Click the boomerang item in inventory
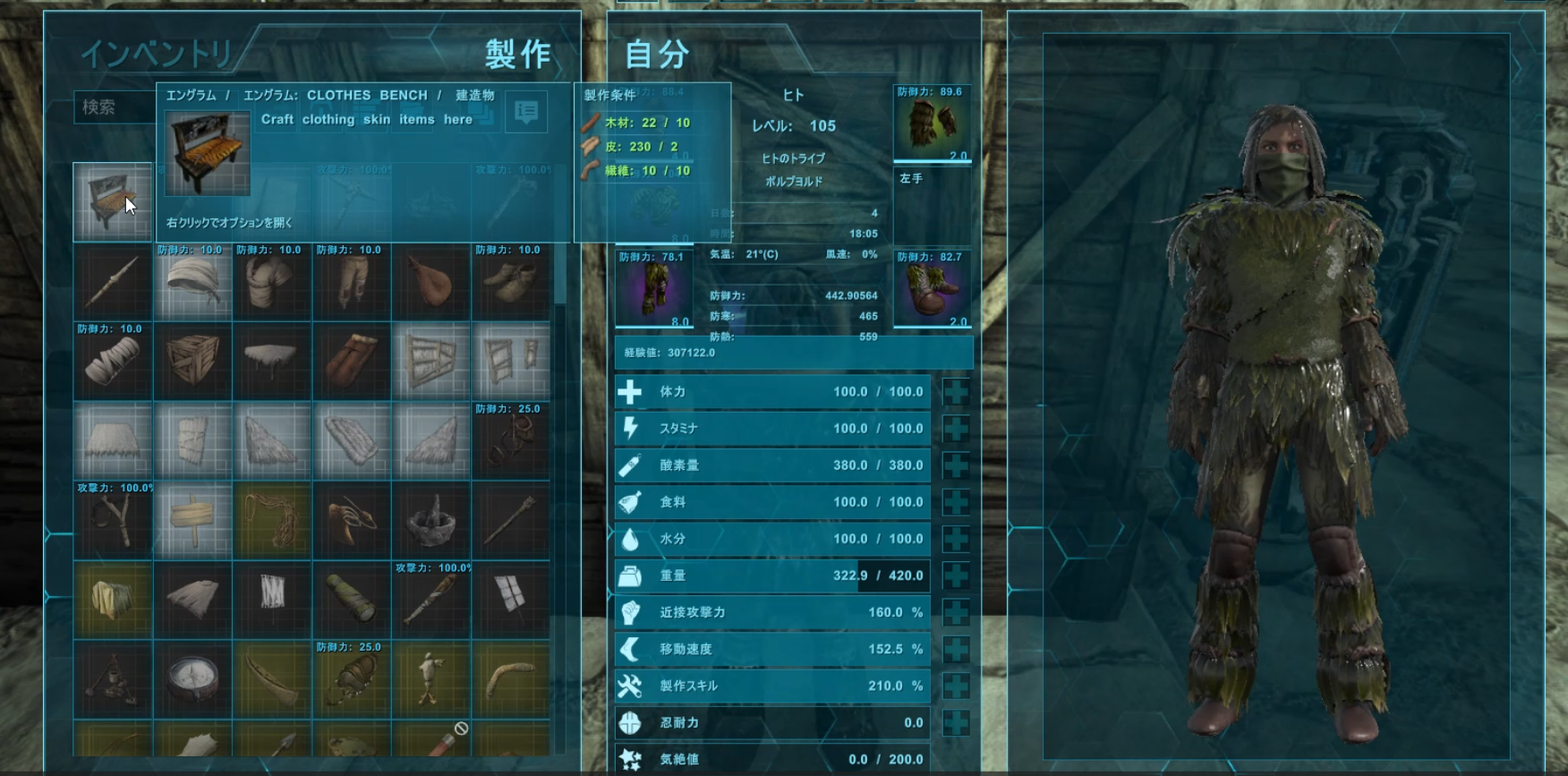This screenshot has height=776, width=1568. click(510, 678)
